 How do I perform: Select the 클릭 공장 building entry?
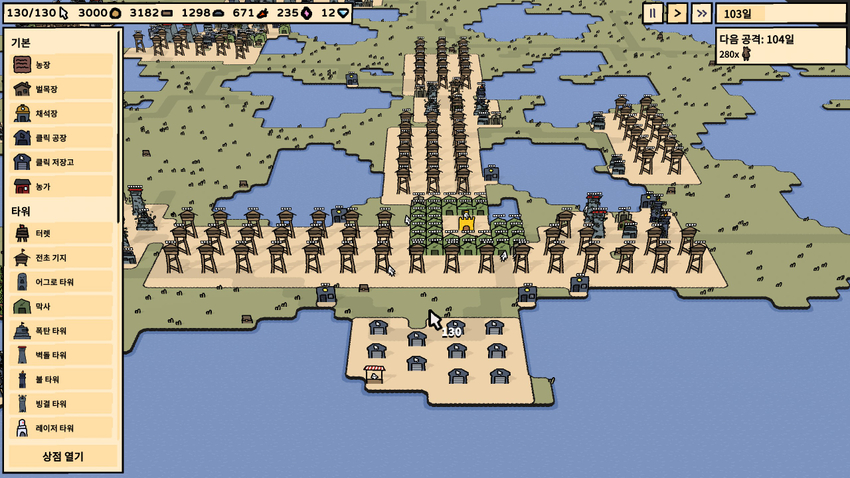[x=60, y=137]
